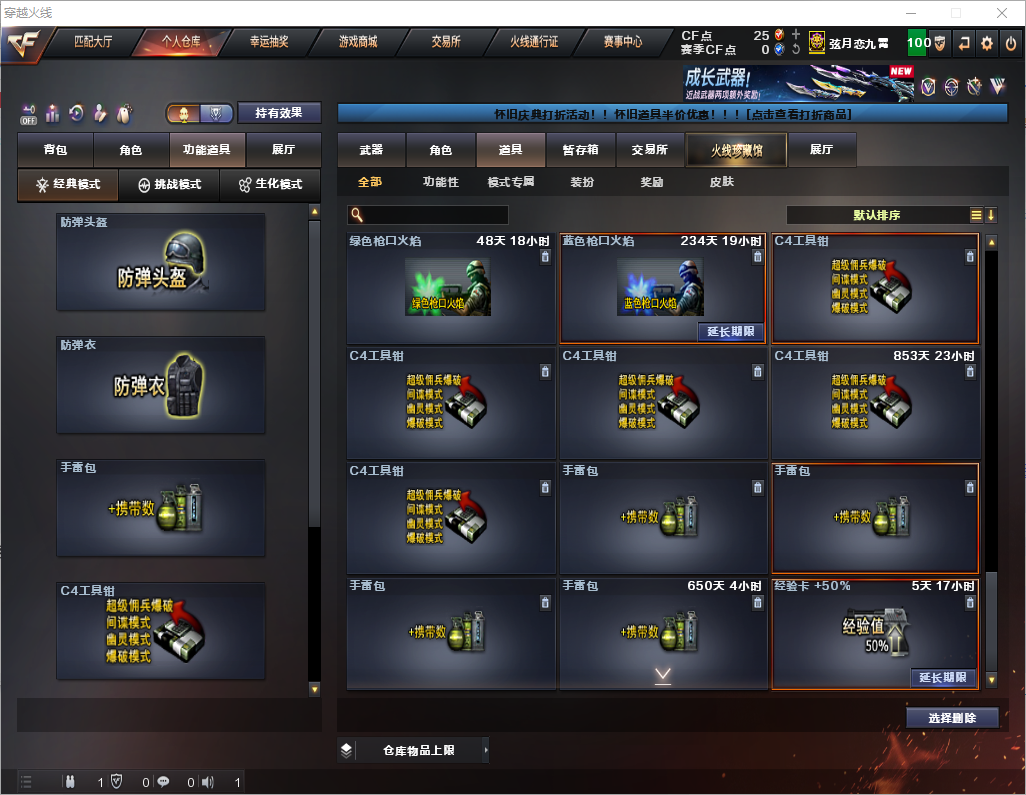Select the 背包 backpack tab
1026x795 pixels.
[56, 150]
